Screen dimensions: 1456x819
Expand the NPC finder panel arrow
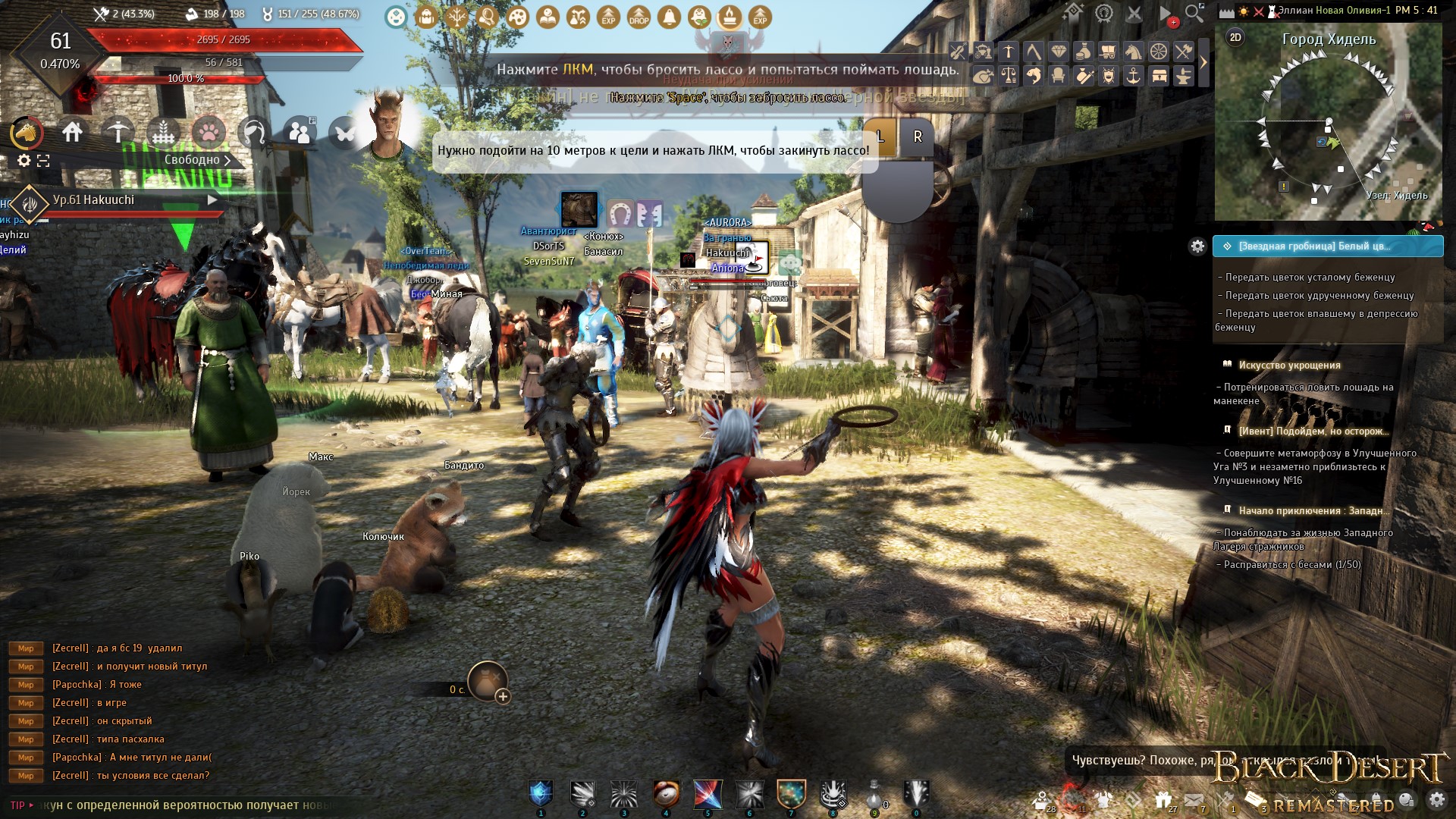click(1203, 63)
